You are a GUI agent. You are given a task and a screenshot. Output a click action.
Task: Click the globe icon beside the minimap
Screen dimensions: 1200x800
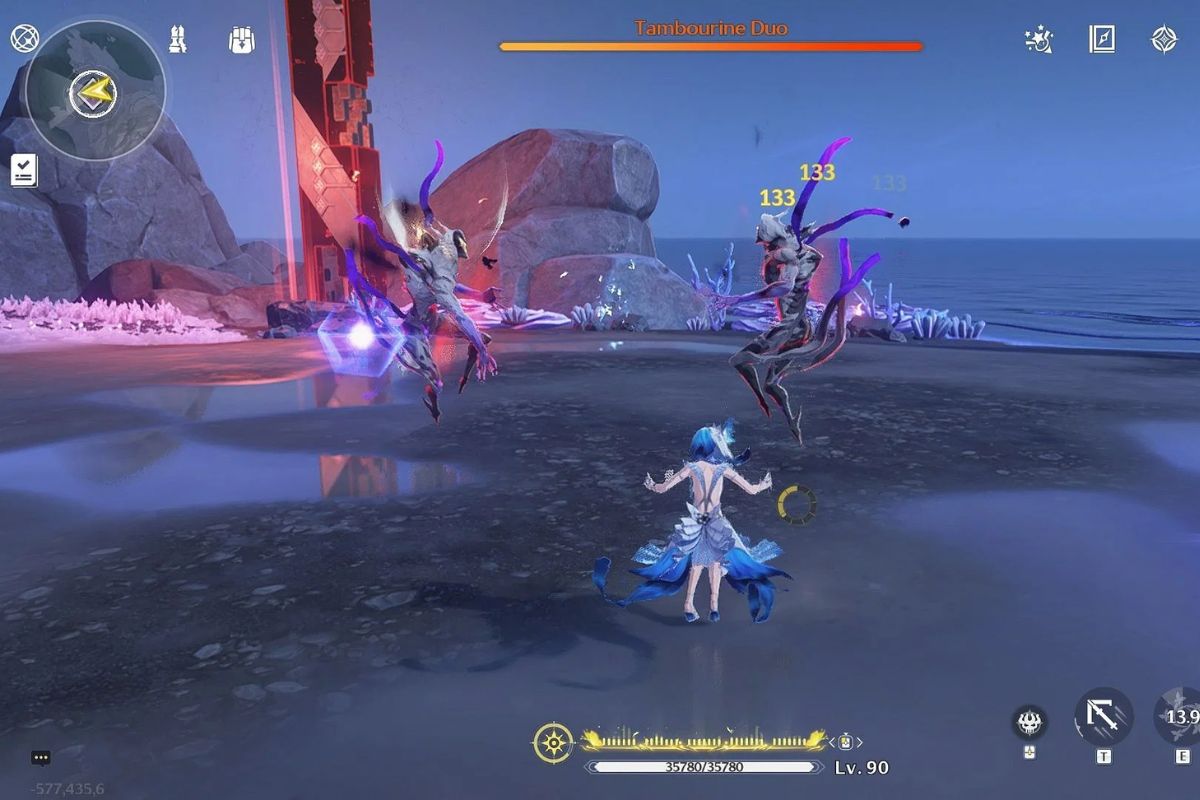pyautogui.click(x=23, y=39)
